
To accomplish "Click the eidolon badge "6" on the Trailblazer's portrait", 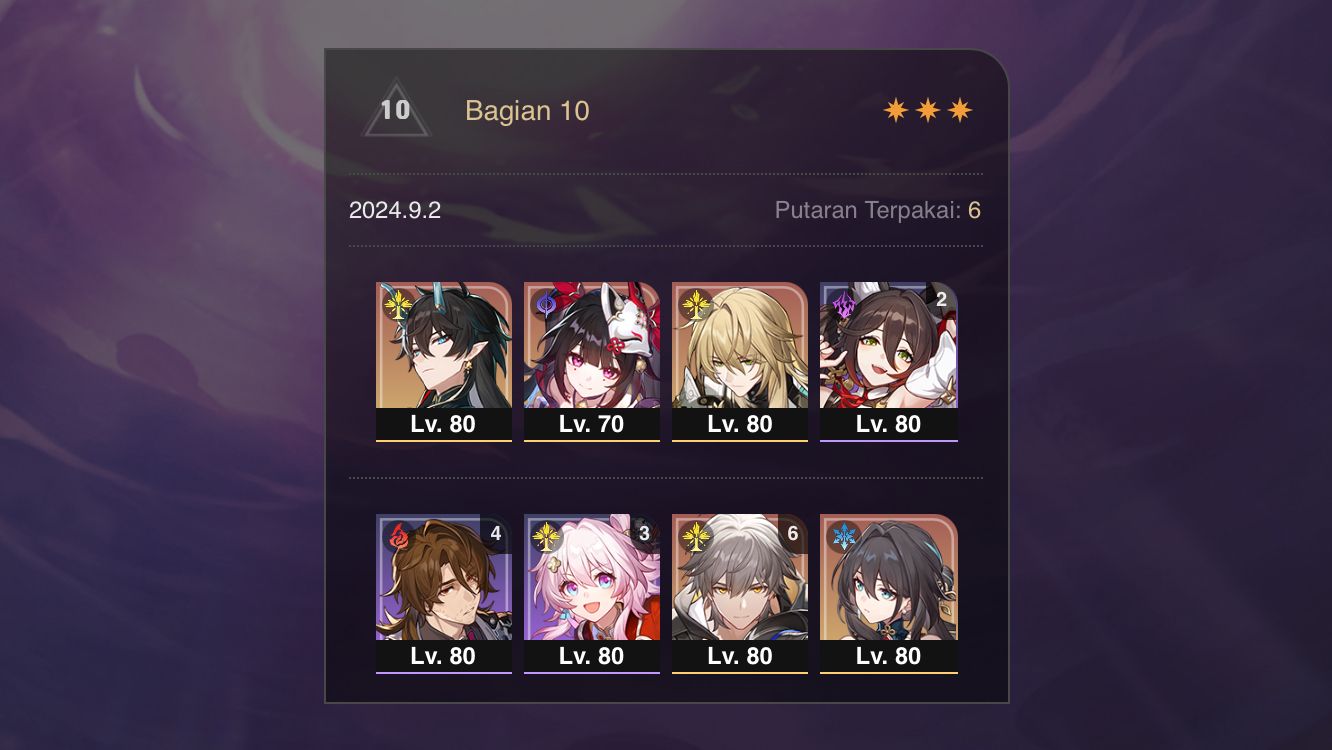I will click(x=793, y=533).
